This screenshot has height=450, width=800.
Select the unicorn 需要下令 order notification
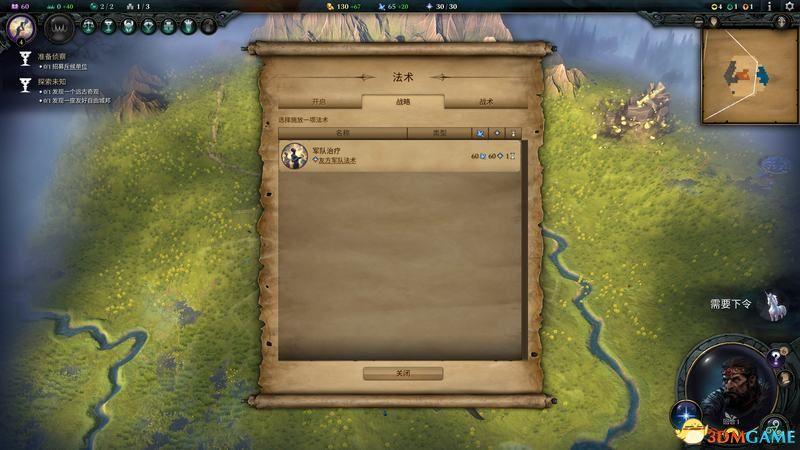[771, 306]
